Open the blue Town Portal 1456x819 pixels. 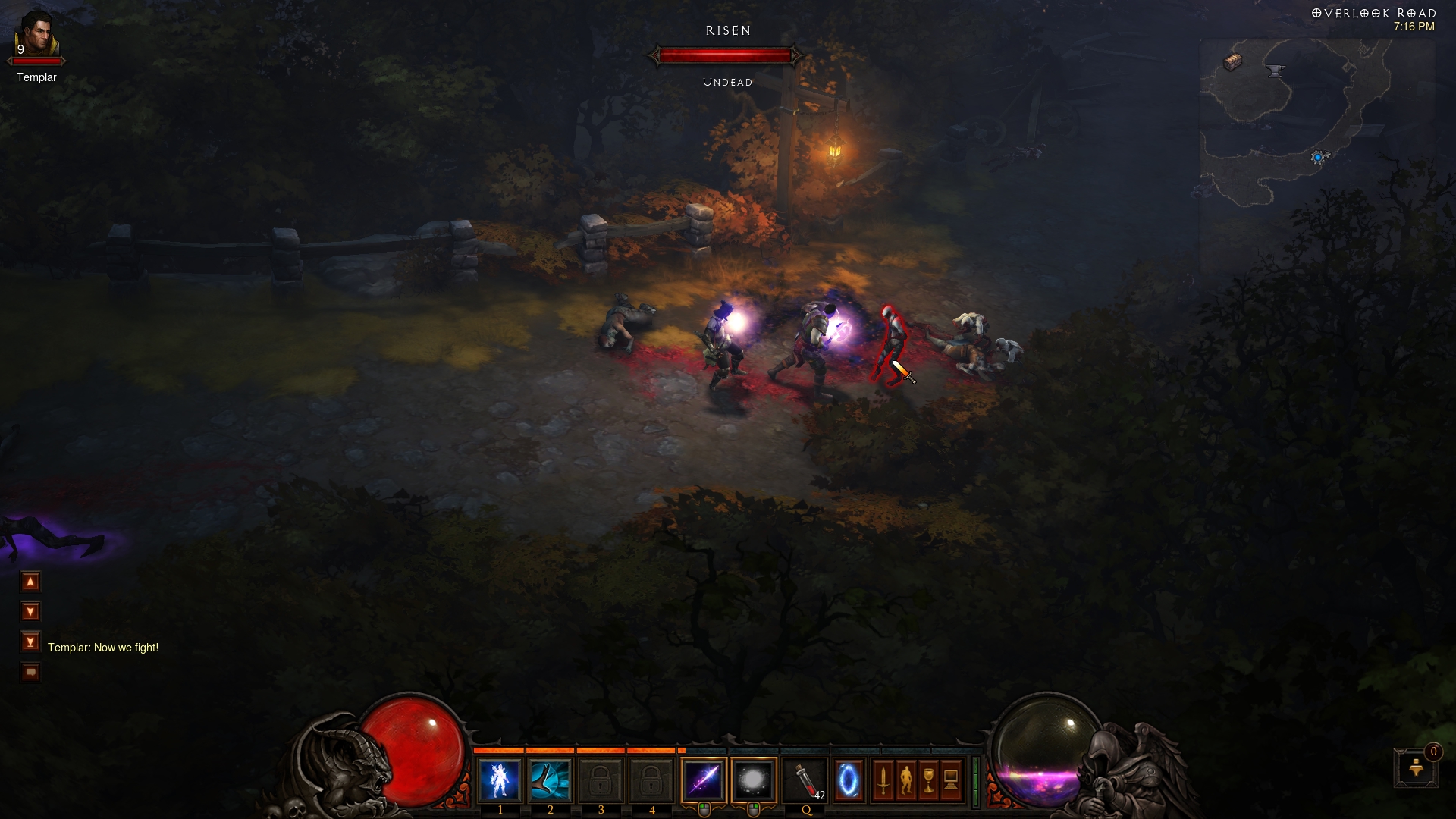pyautogui.click(x=849, y=780)
